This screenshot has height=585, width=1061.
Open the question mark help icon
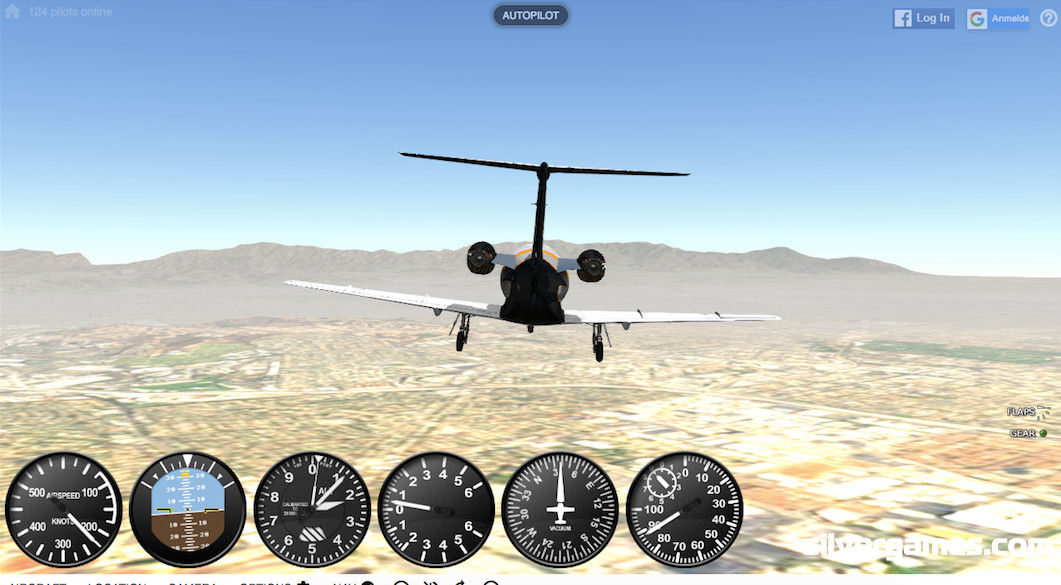1048,18
